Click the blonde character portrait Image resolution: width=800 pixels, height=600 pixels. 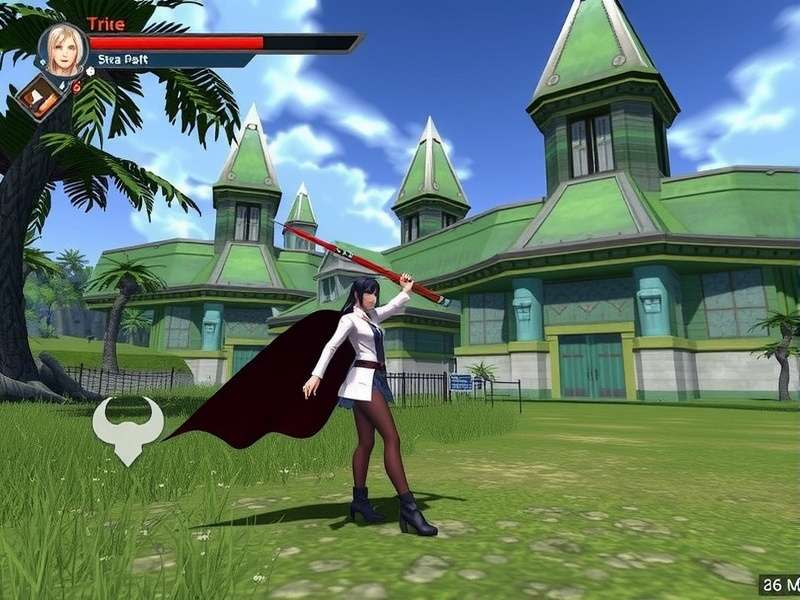click(x=63, y=48)
